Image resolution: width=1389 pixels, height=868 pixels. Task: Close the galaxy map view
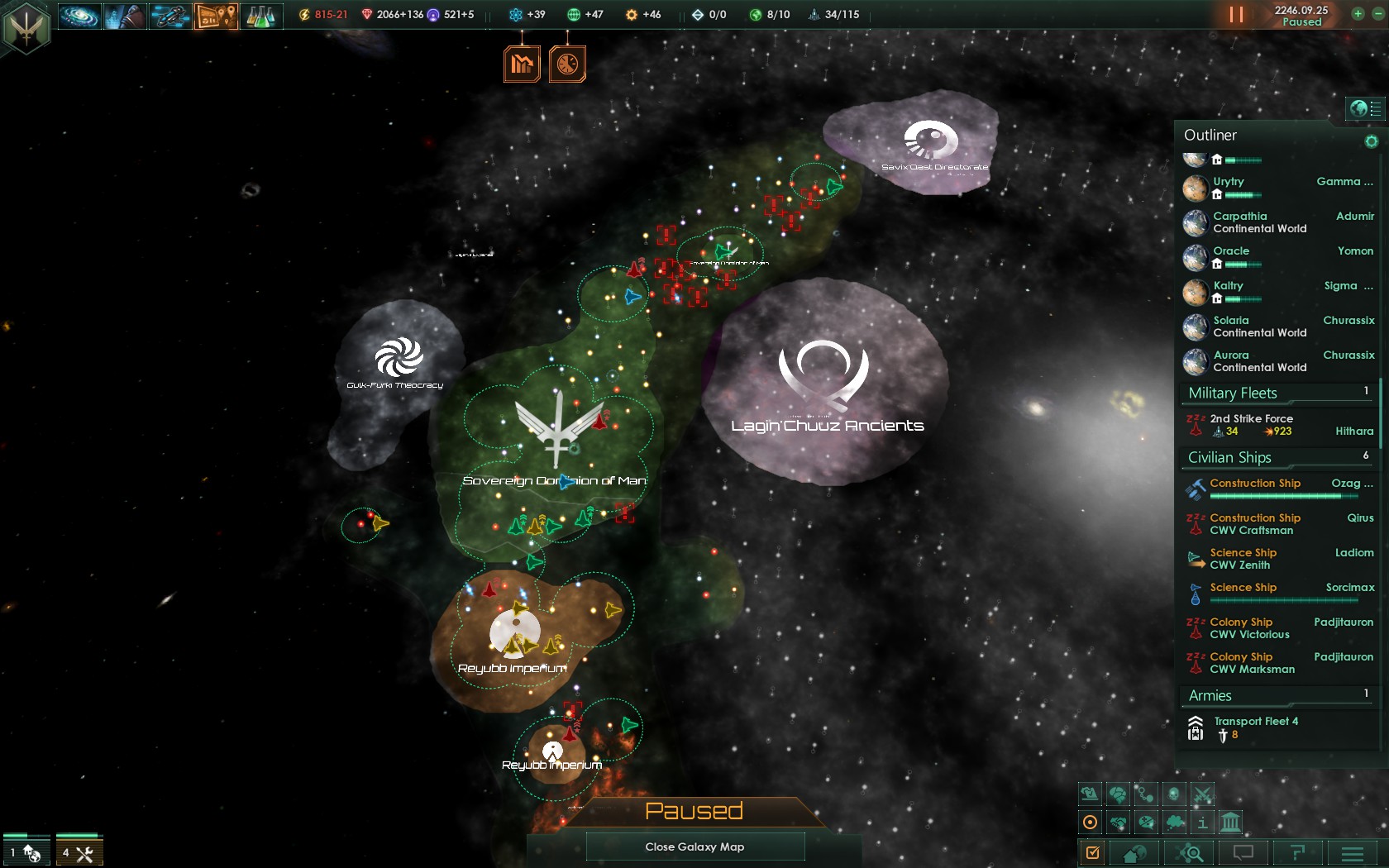click(694, 847)
